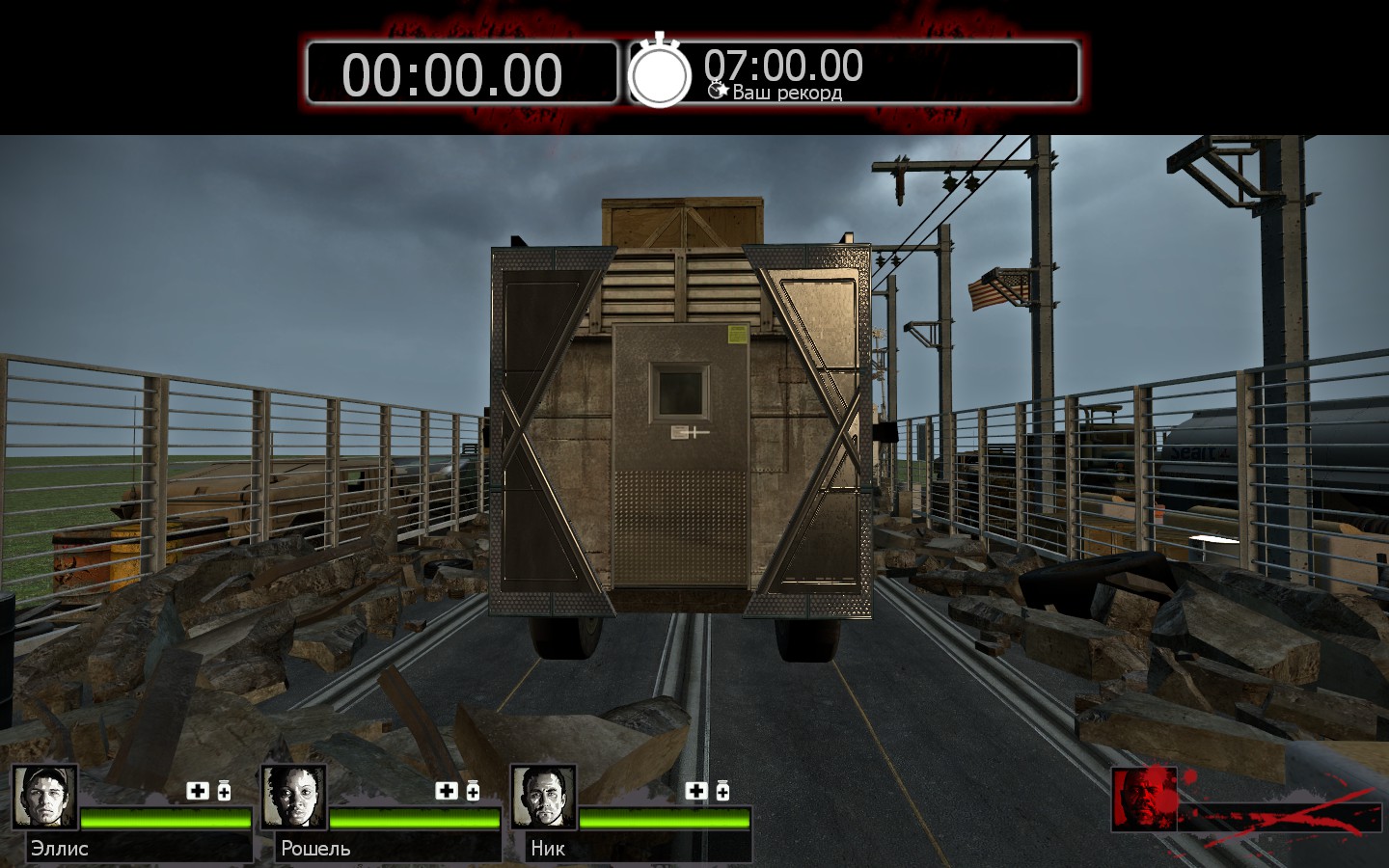The width and height of the screenshot is (1389, 868).
Task: Select Ellis's portrait in the team panel
Action: [45, 798]
